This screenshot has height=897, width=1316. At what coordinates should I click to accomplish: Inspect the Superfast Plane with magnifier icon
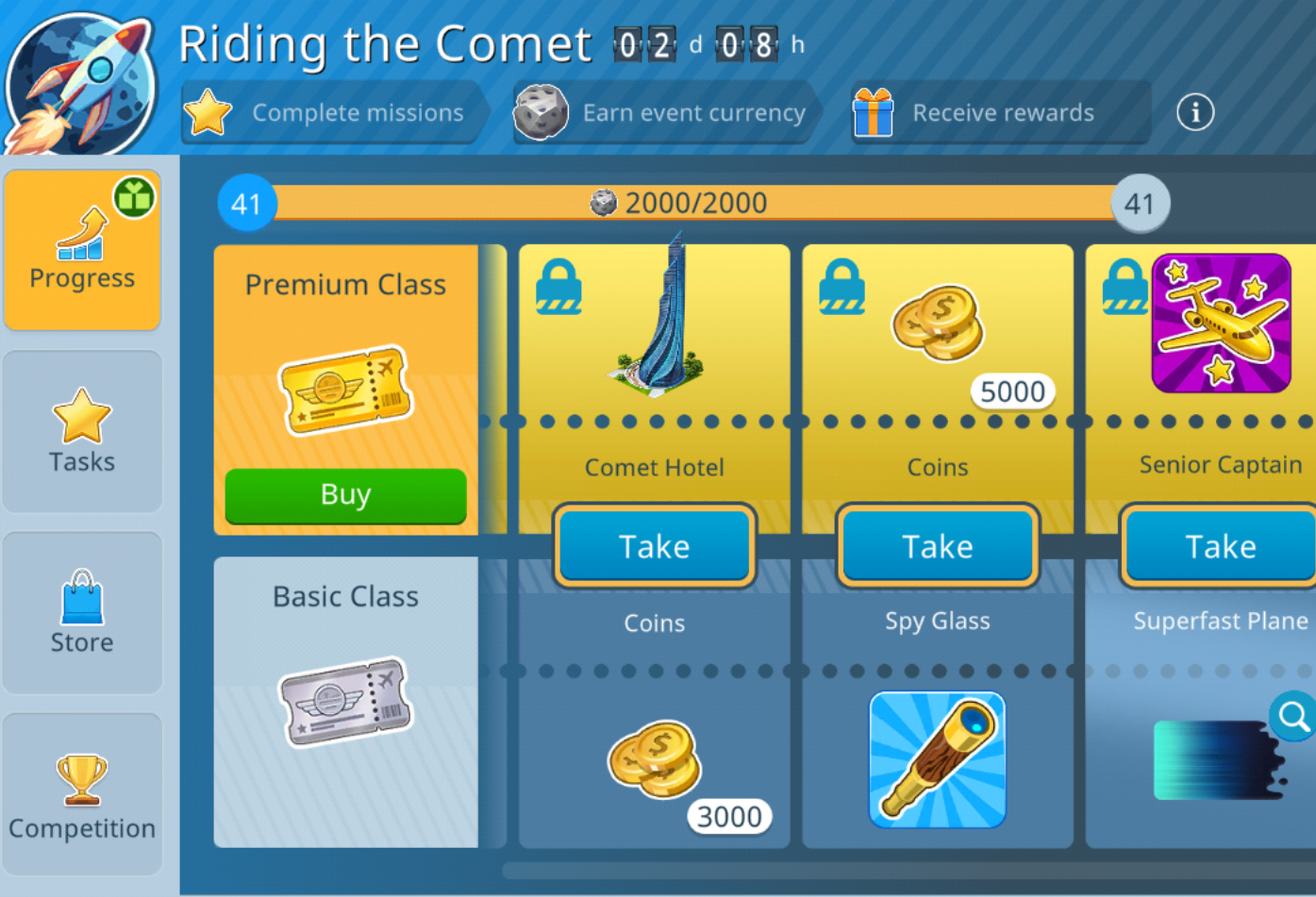coord(1292,717)
